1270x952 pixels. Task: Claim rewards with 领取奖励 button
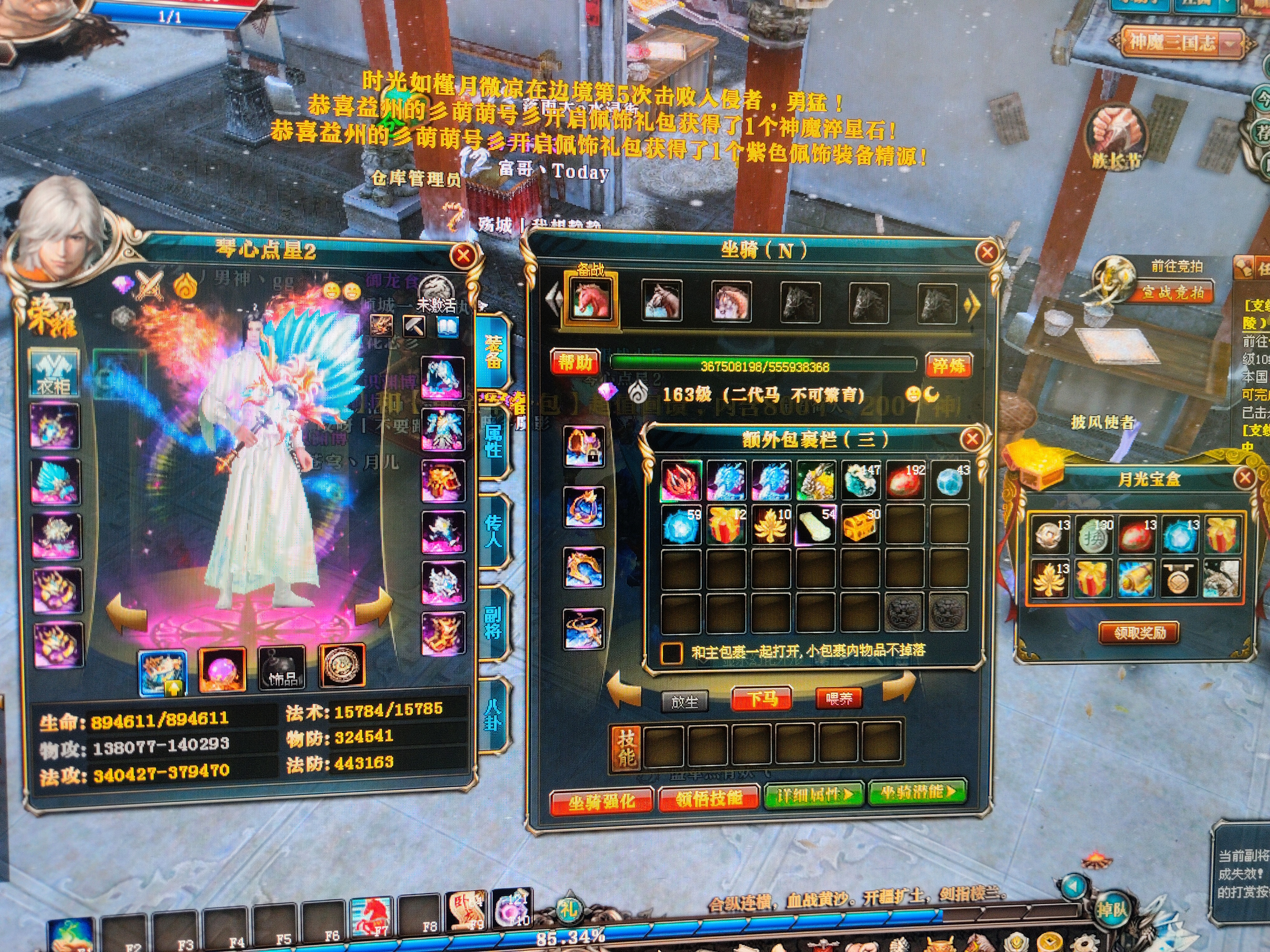click(x=1140, y=632)
